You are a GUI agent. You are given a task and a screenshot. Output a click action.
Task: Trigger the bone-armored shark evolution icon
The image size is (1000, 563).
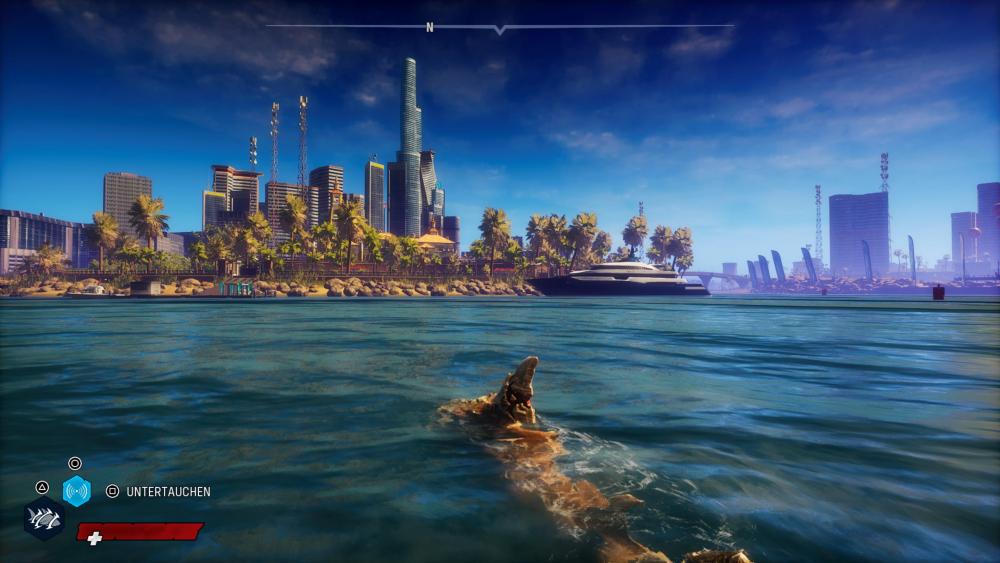click(44, 519)
